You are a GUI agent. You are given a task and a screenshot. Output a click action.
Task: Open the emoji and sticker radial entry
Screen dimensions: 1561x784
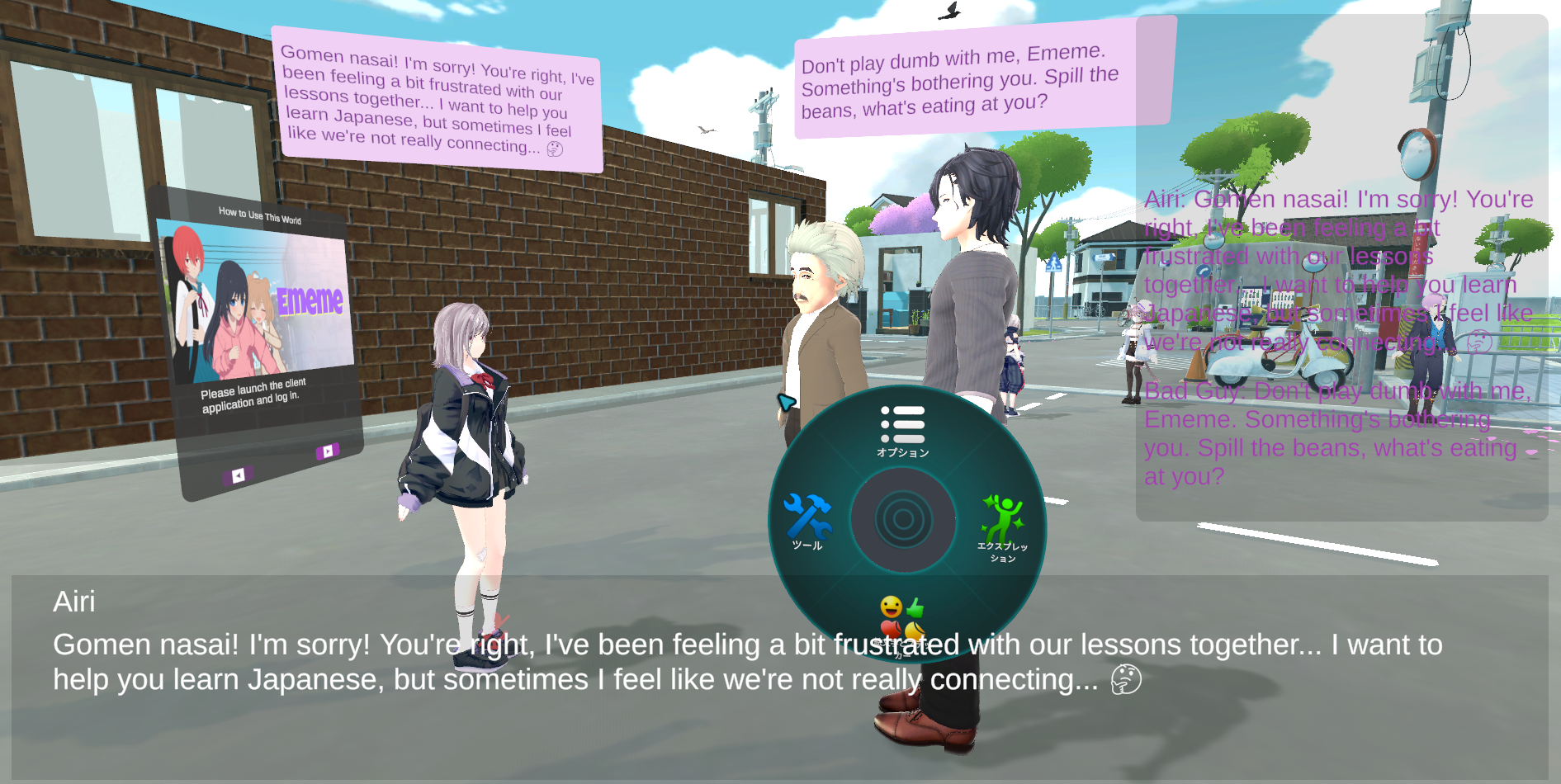pos(902,621)
